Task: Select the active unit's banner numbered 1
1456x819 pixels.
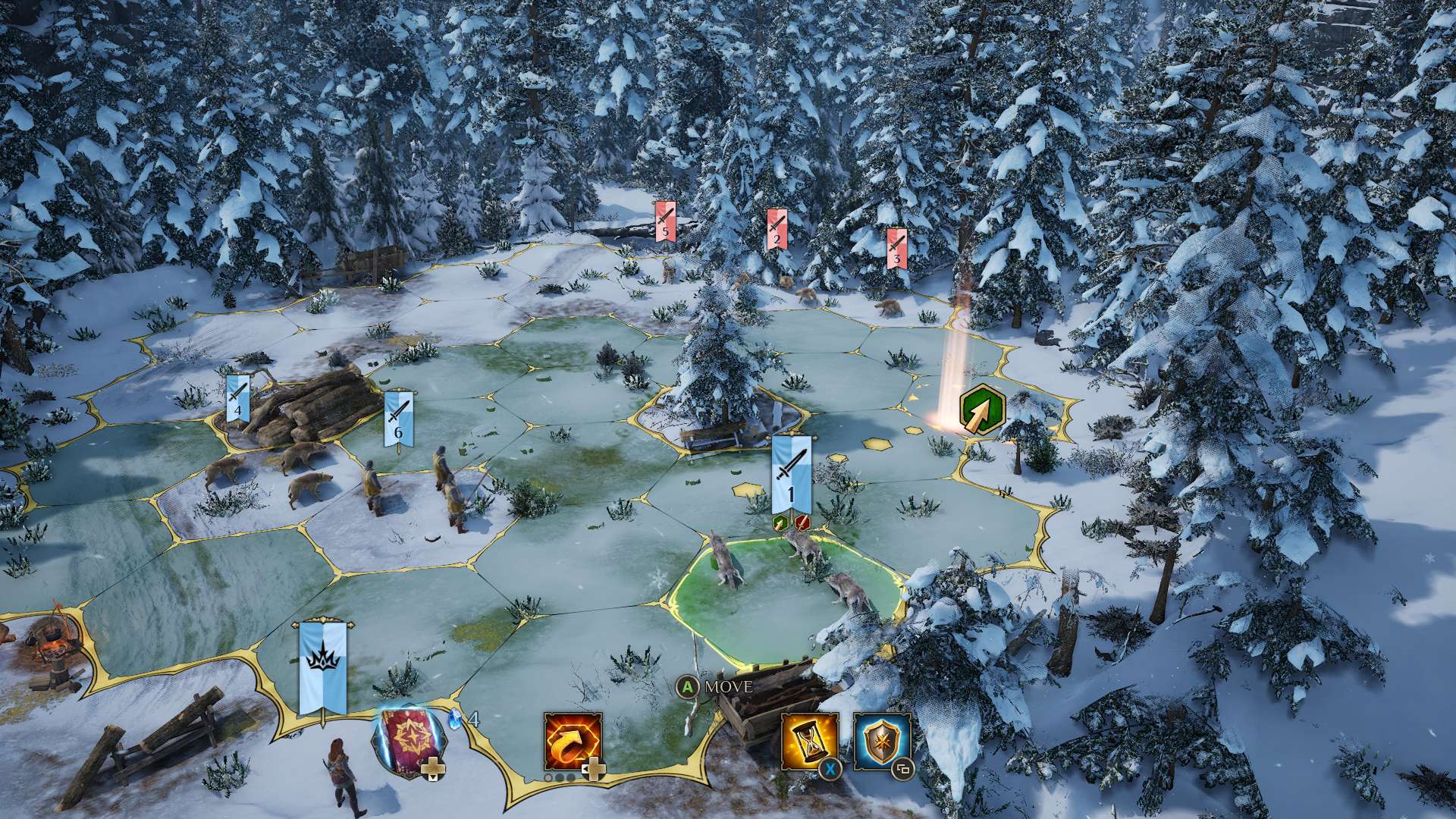Action: (791, 474)
